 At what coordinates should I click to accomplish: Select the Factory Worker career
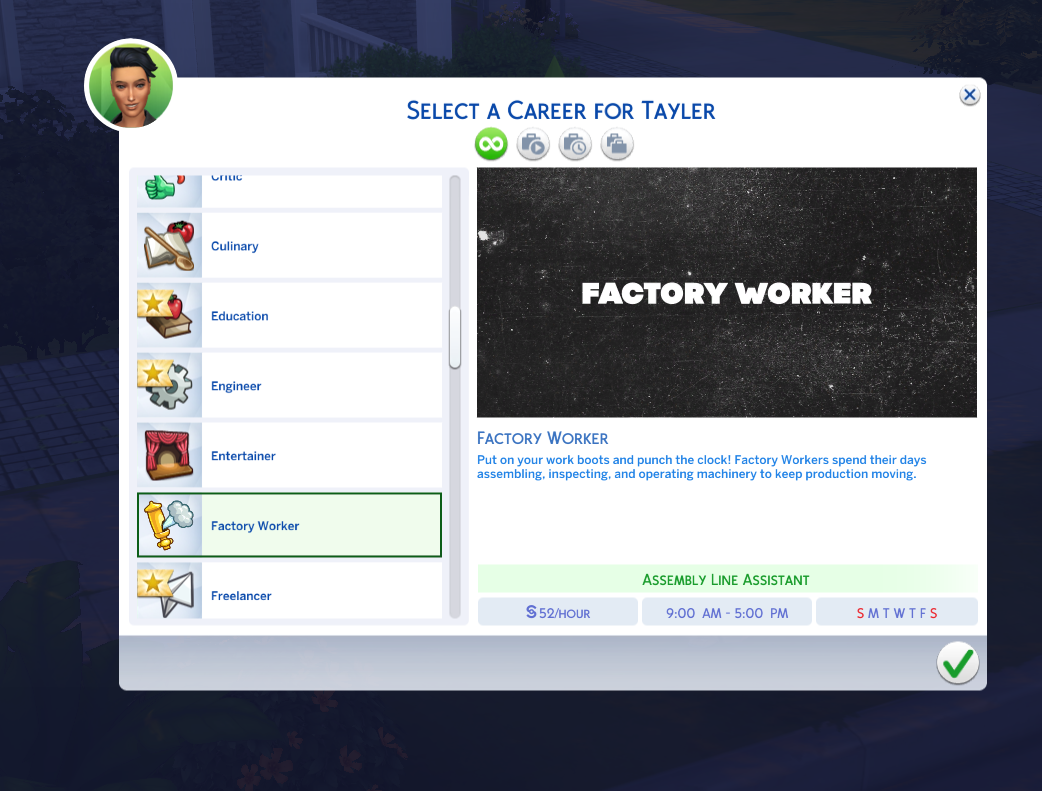pyautogui.click(x=289, y=526)
